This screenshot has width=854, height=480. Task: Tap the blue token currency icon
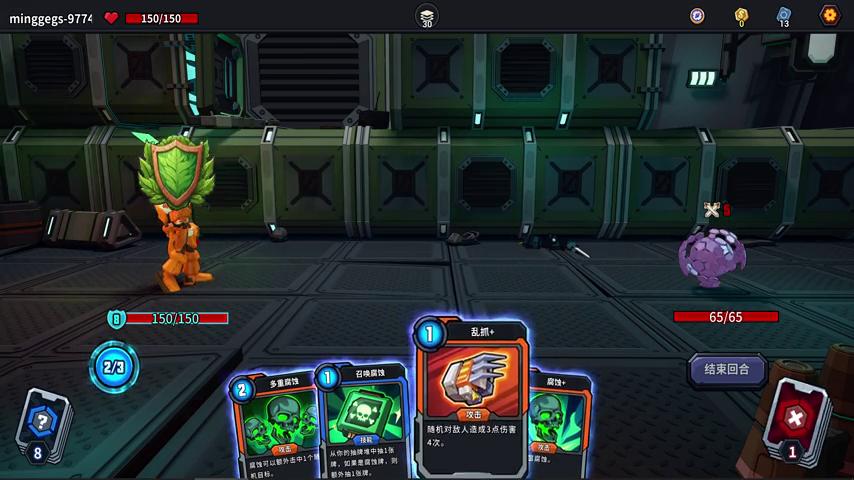pyautogui.click(x=784, y=15)
